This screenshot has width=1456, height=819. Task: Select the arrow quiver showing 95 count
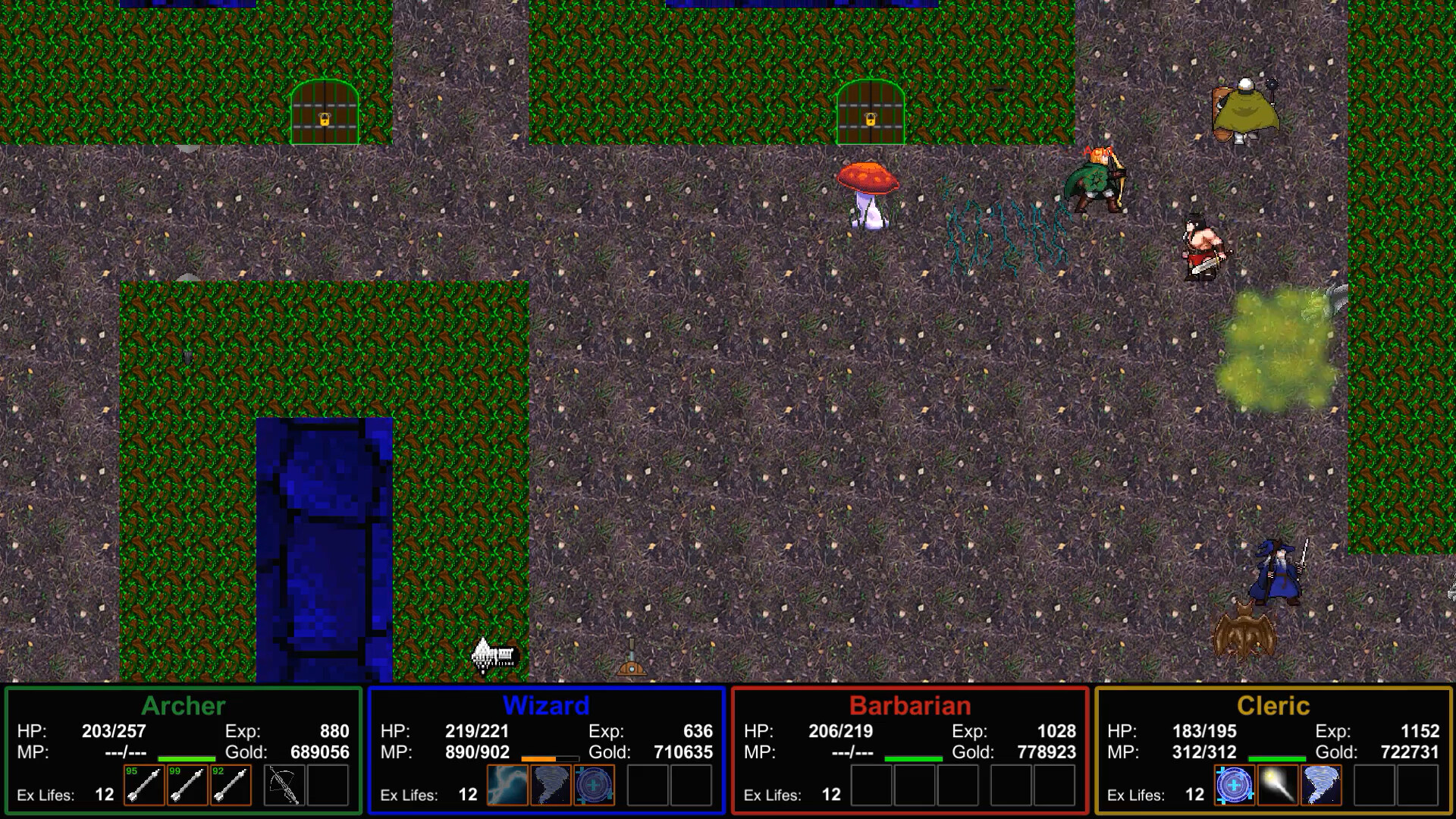(x=143, y=786)
